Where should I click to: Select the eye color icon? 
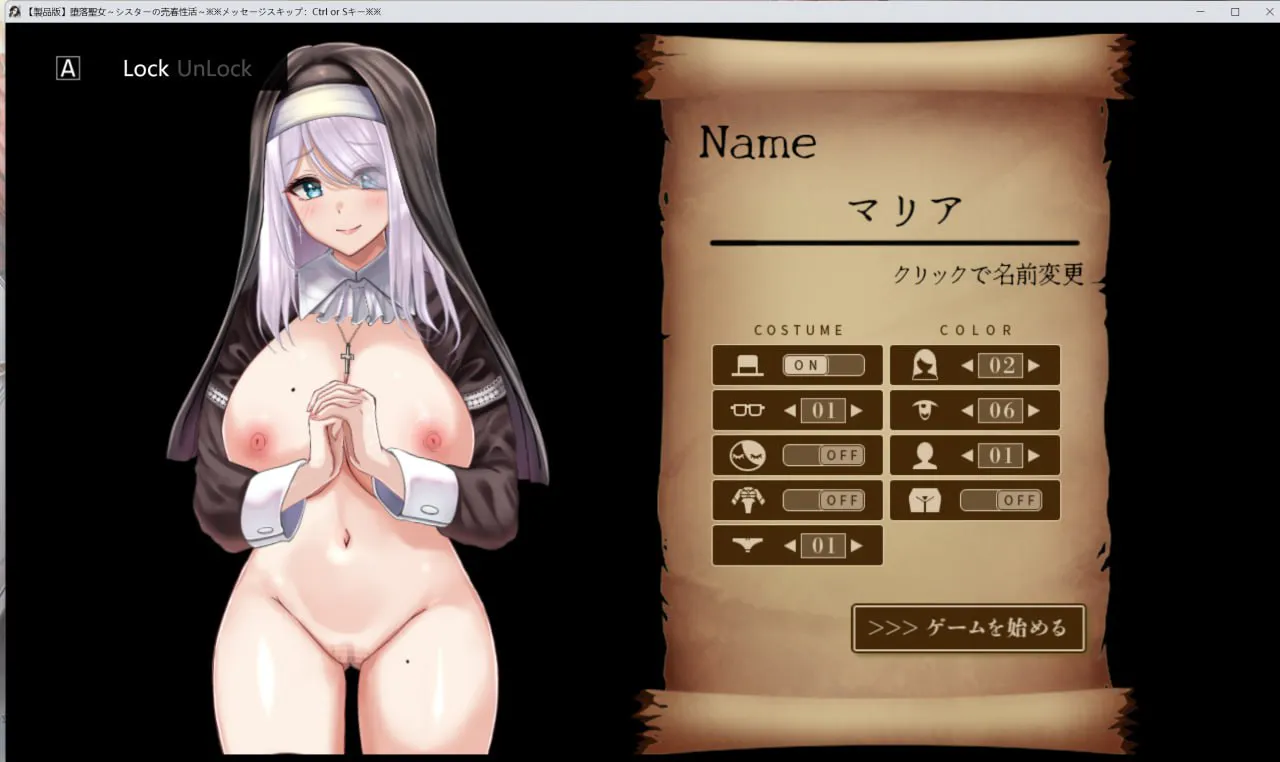(925, 409)
